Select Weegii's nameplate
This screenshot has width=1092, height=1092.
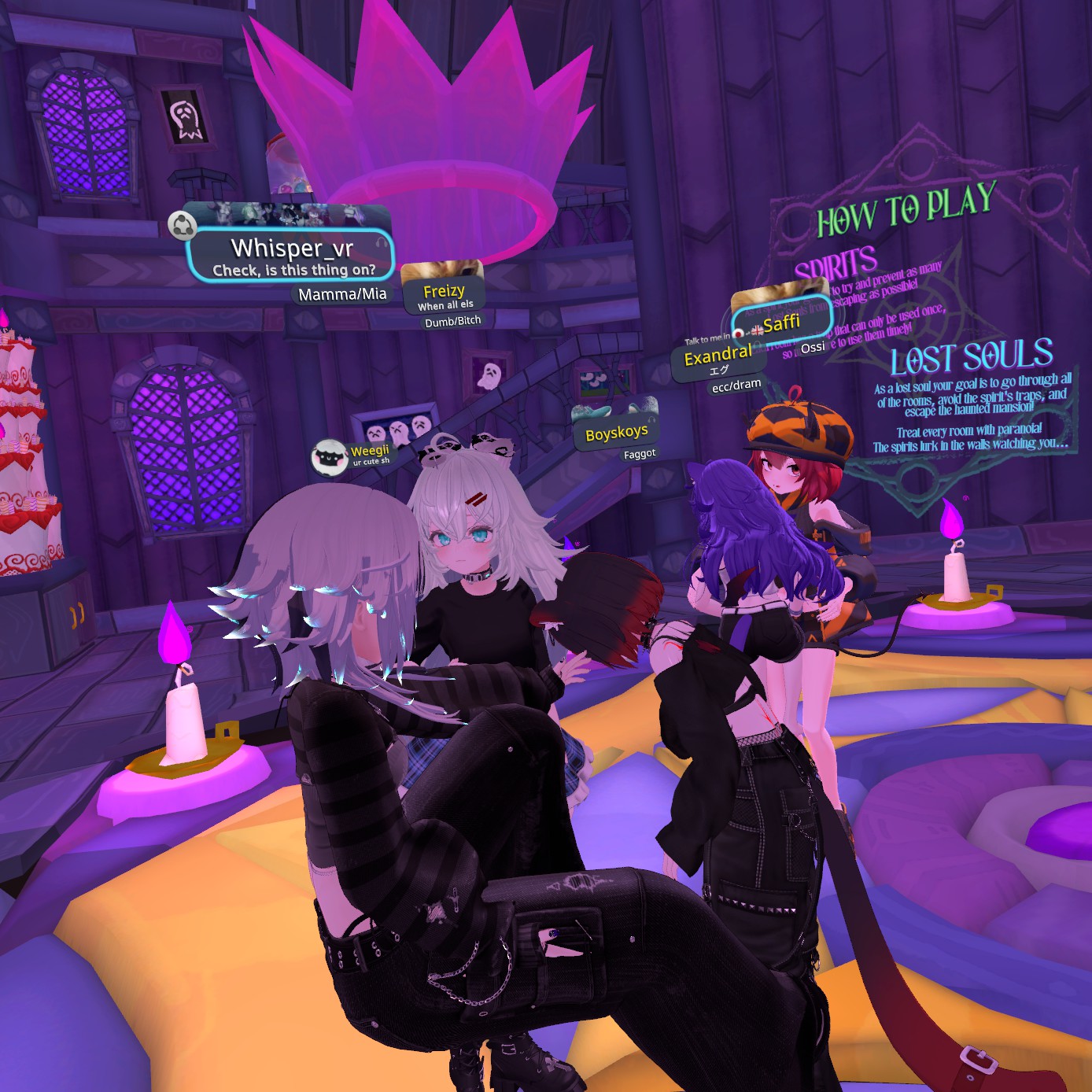369,453
